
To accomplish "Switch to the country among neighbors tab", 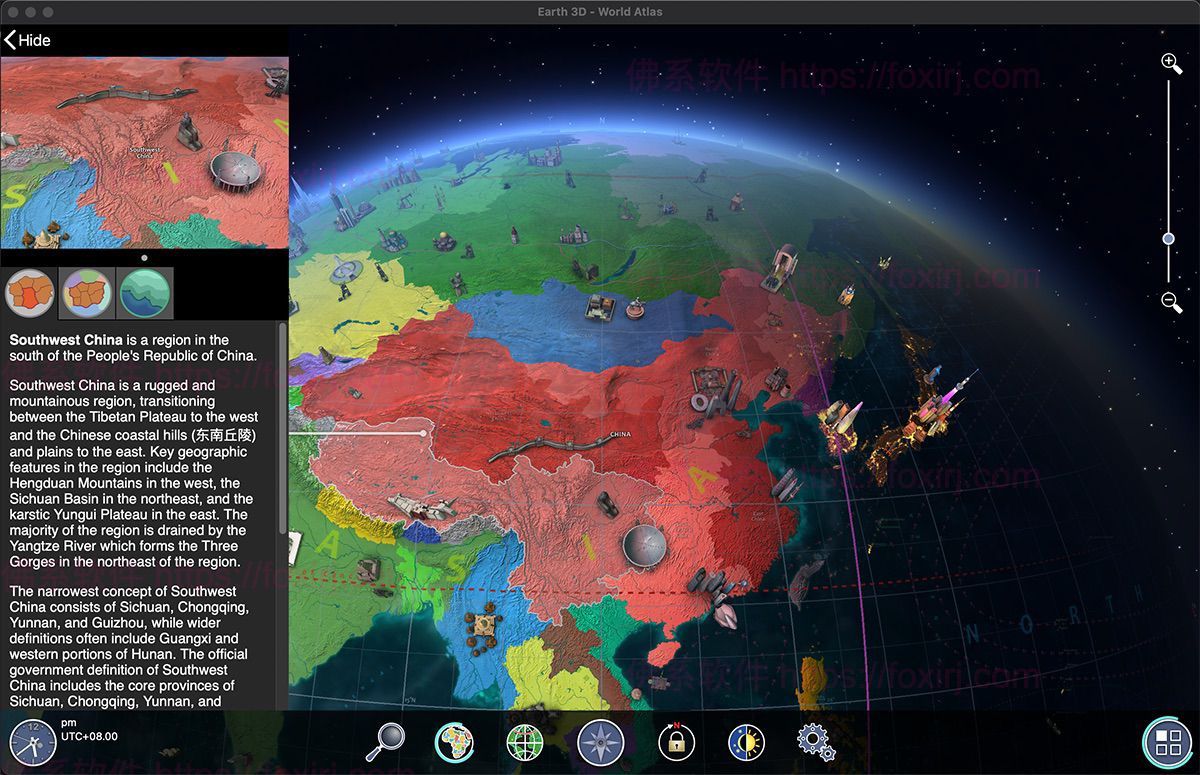I will [87, 293].
